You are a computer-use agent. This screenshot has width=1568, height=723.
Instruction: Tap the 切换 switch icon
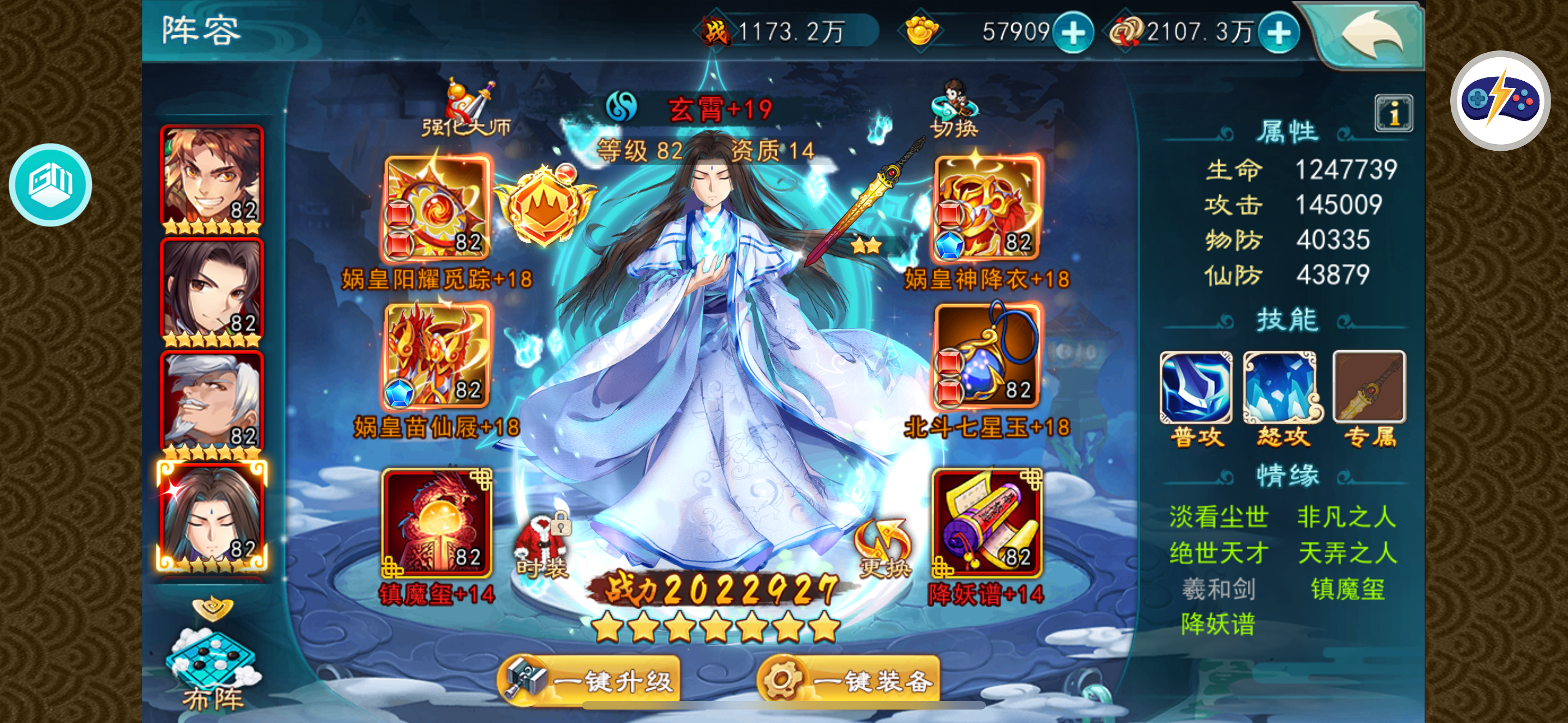[954, 109]
